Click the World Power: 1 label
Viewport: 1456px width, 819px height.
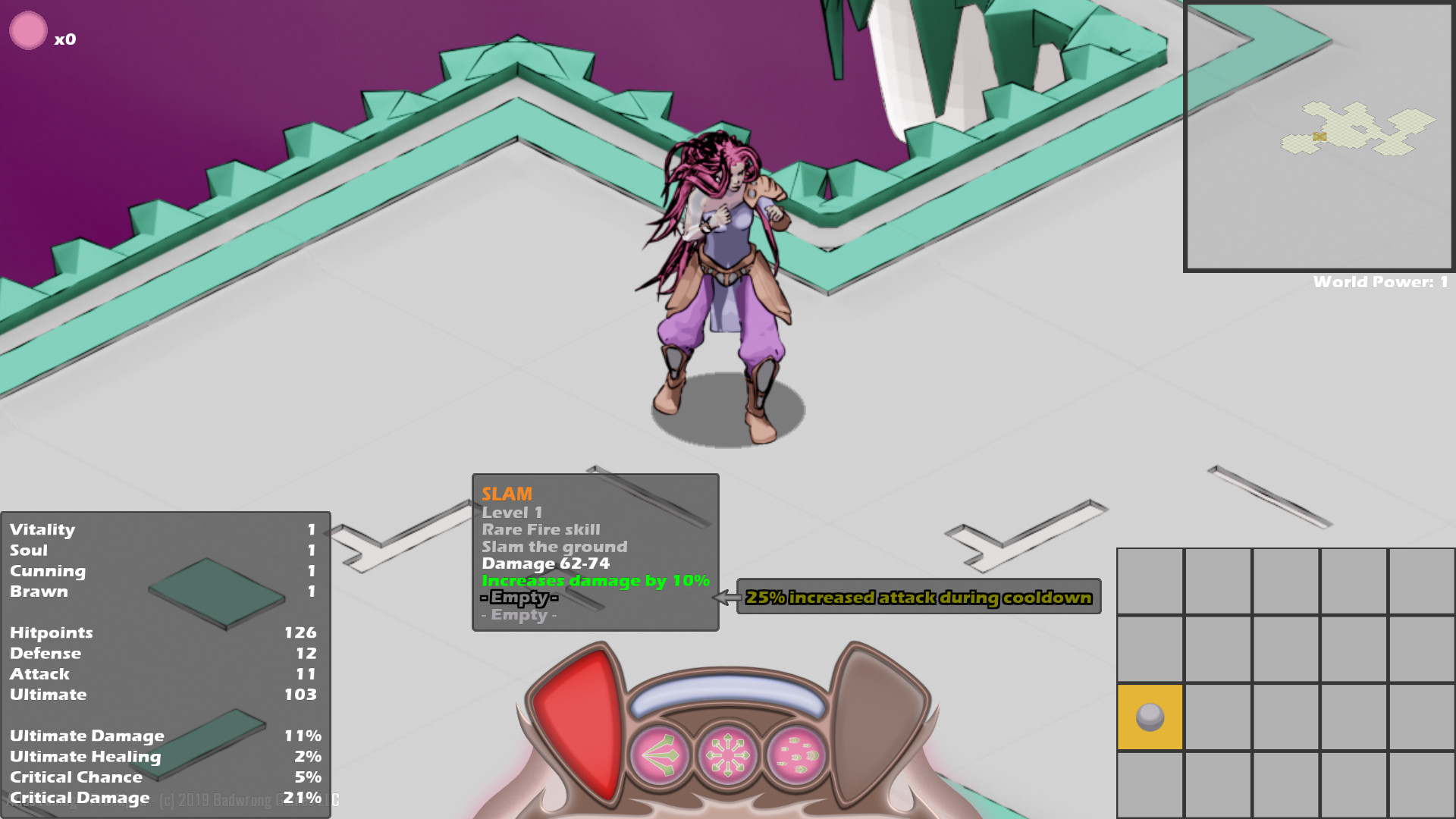pyautogui.click(x=1380, y=281)
